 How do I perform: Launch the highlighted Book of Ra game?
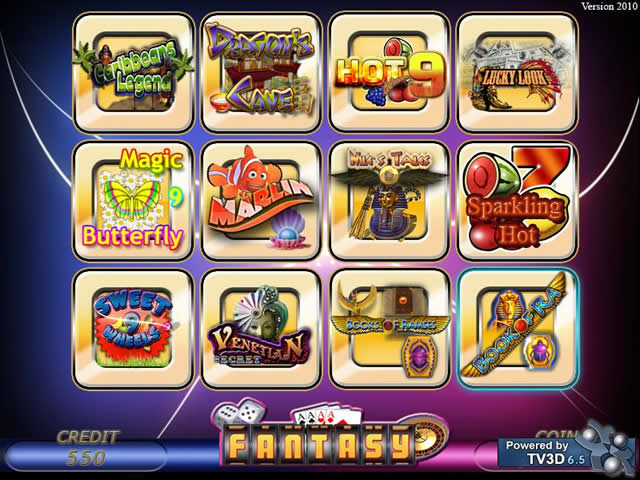point(517,328)
